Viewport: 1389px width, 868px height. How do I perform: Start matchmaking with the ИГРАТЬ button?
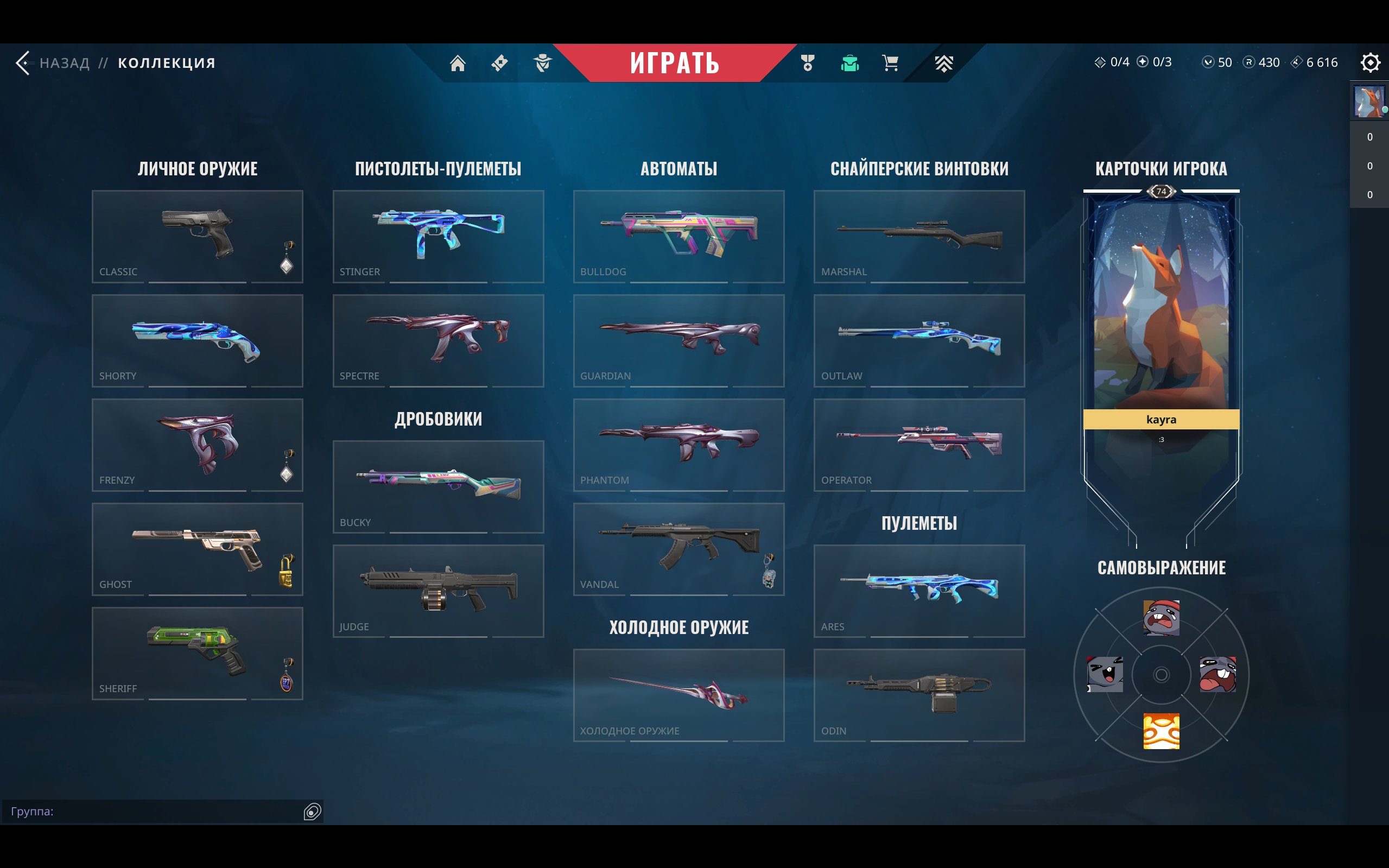[674, 62]
